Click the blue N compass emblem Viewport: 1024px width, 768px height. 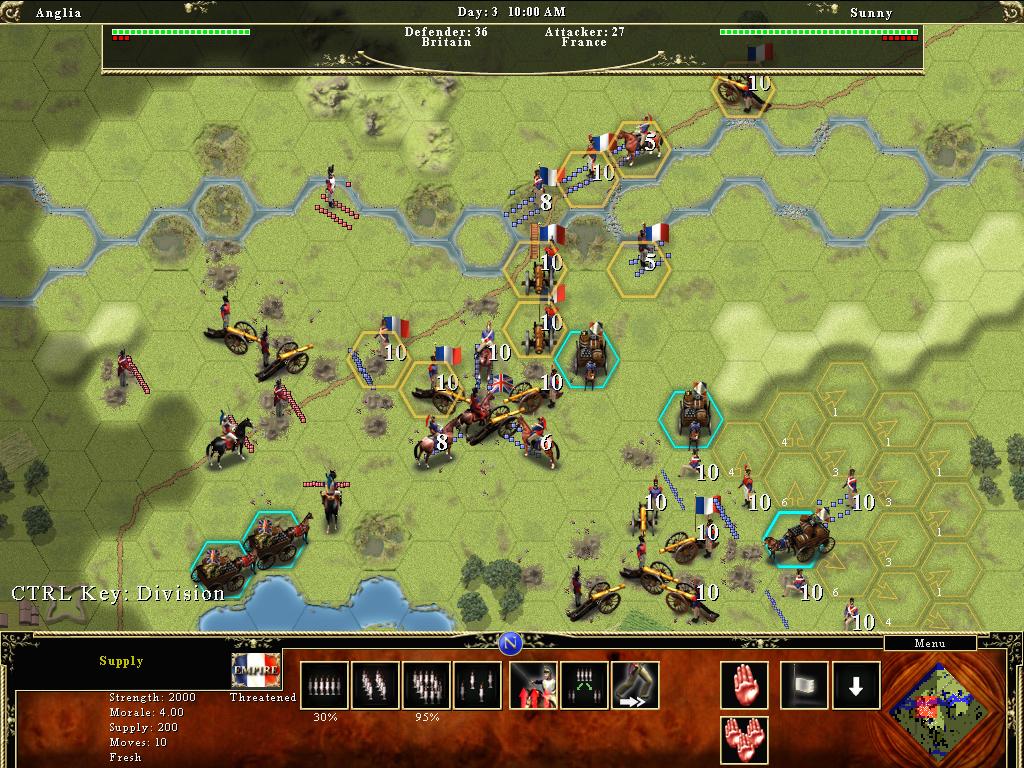click(511, 641)
